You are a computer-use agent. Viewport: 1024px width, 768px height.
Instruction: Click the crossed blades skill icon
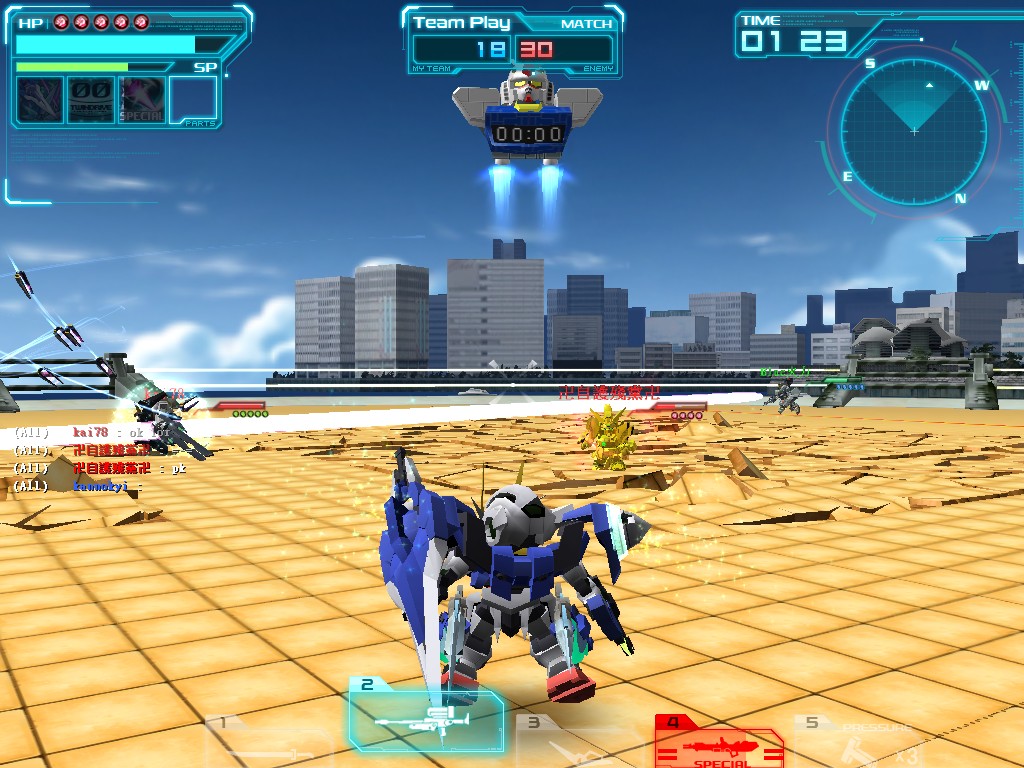coord(39,100)
